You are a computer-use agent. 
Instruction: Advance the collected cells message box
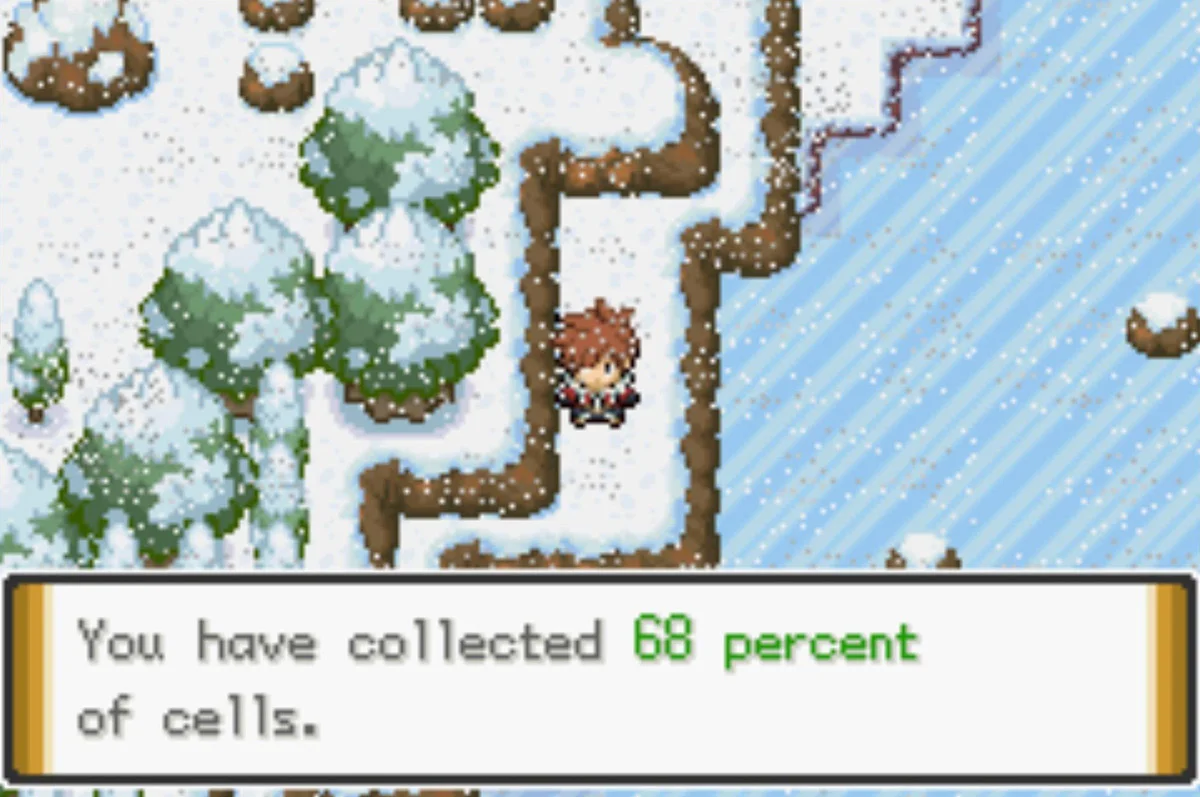coord(599,677)
